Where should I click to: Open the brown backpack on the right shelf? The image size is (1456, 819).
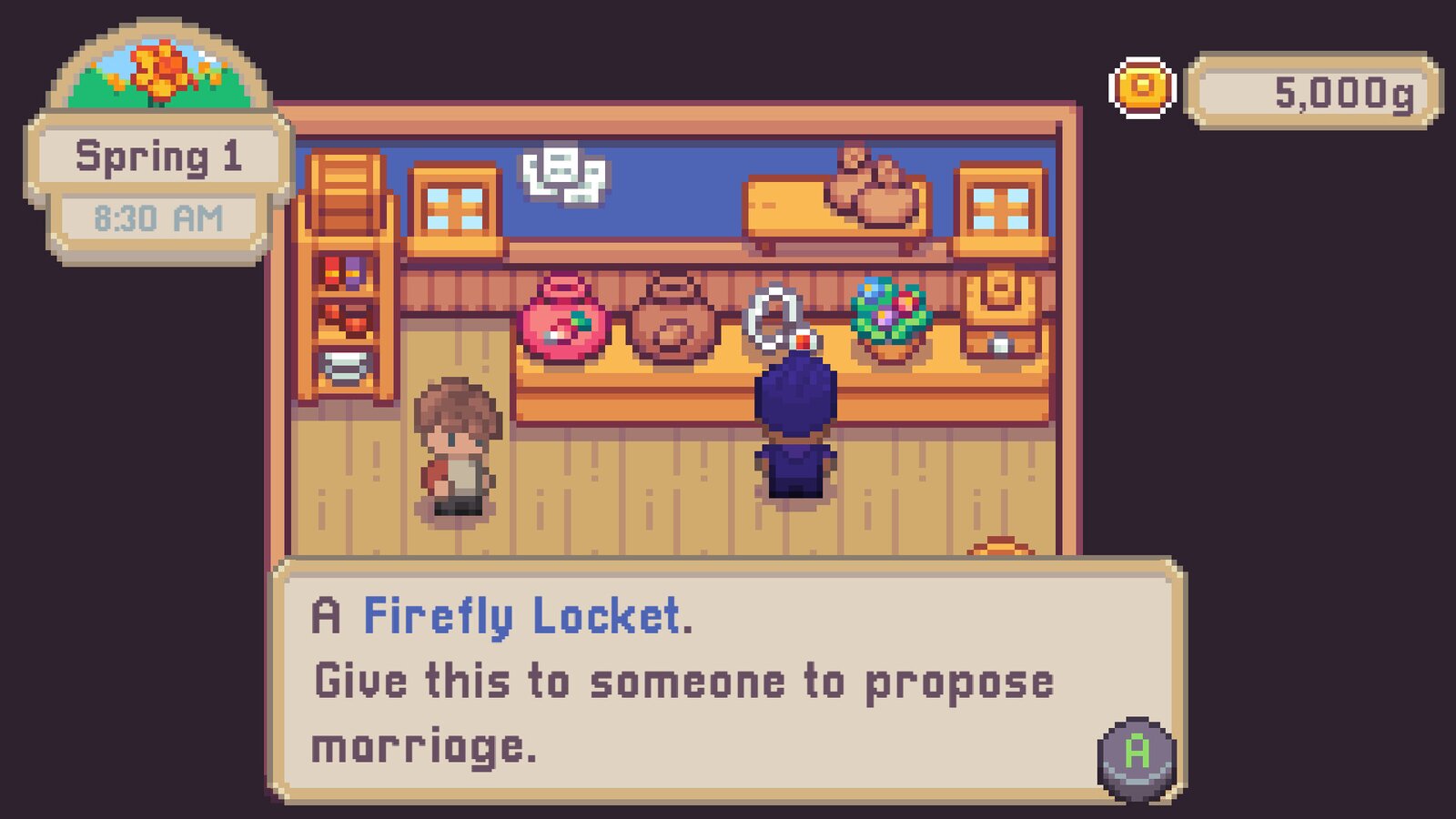(x=1001, y=300)
